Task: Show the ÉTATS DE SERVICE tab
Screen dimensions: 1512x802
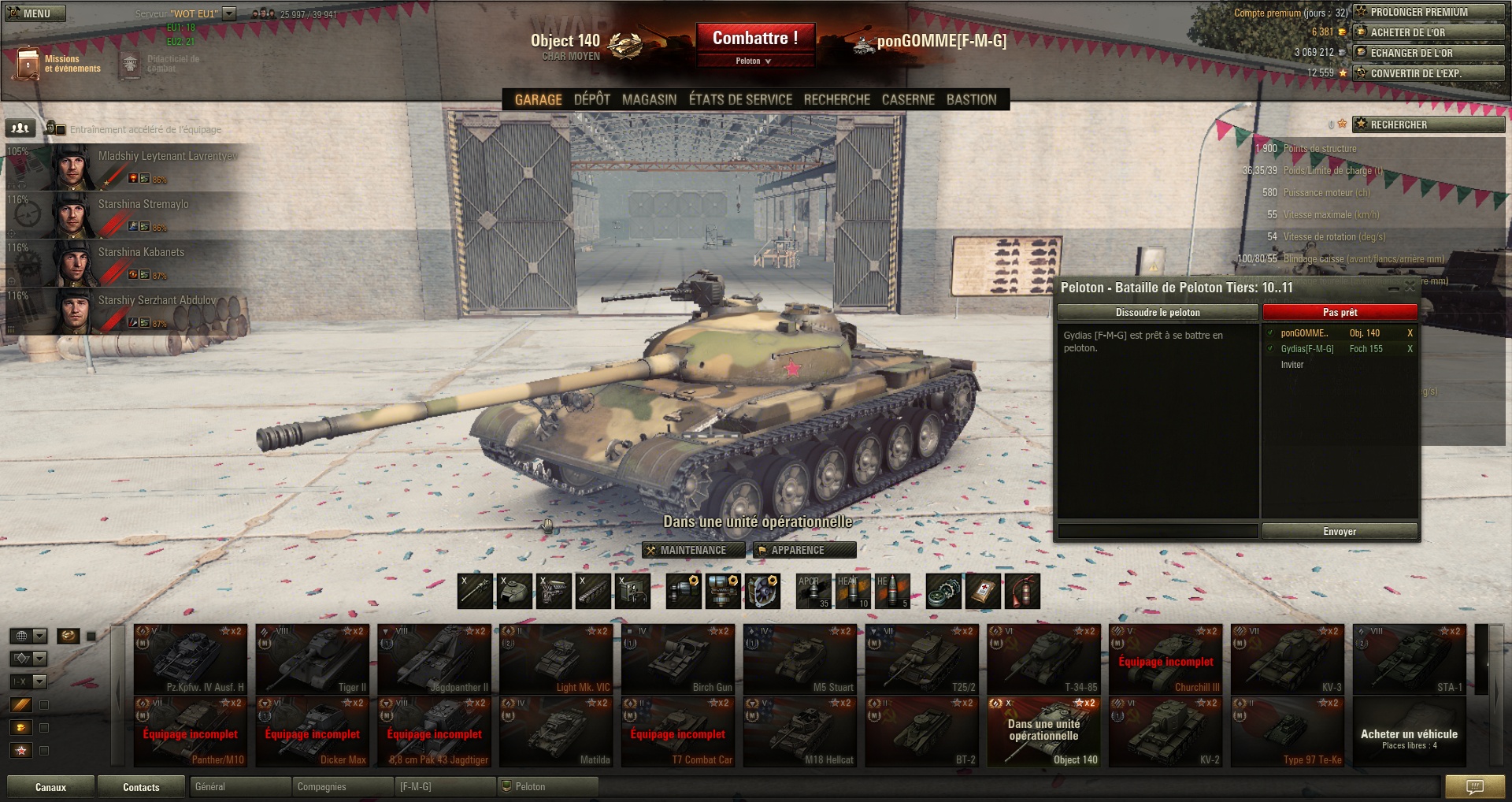Action: 740,100
